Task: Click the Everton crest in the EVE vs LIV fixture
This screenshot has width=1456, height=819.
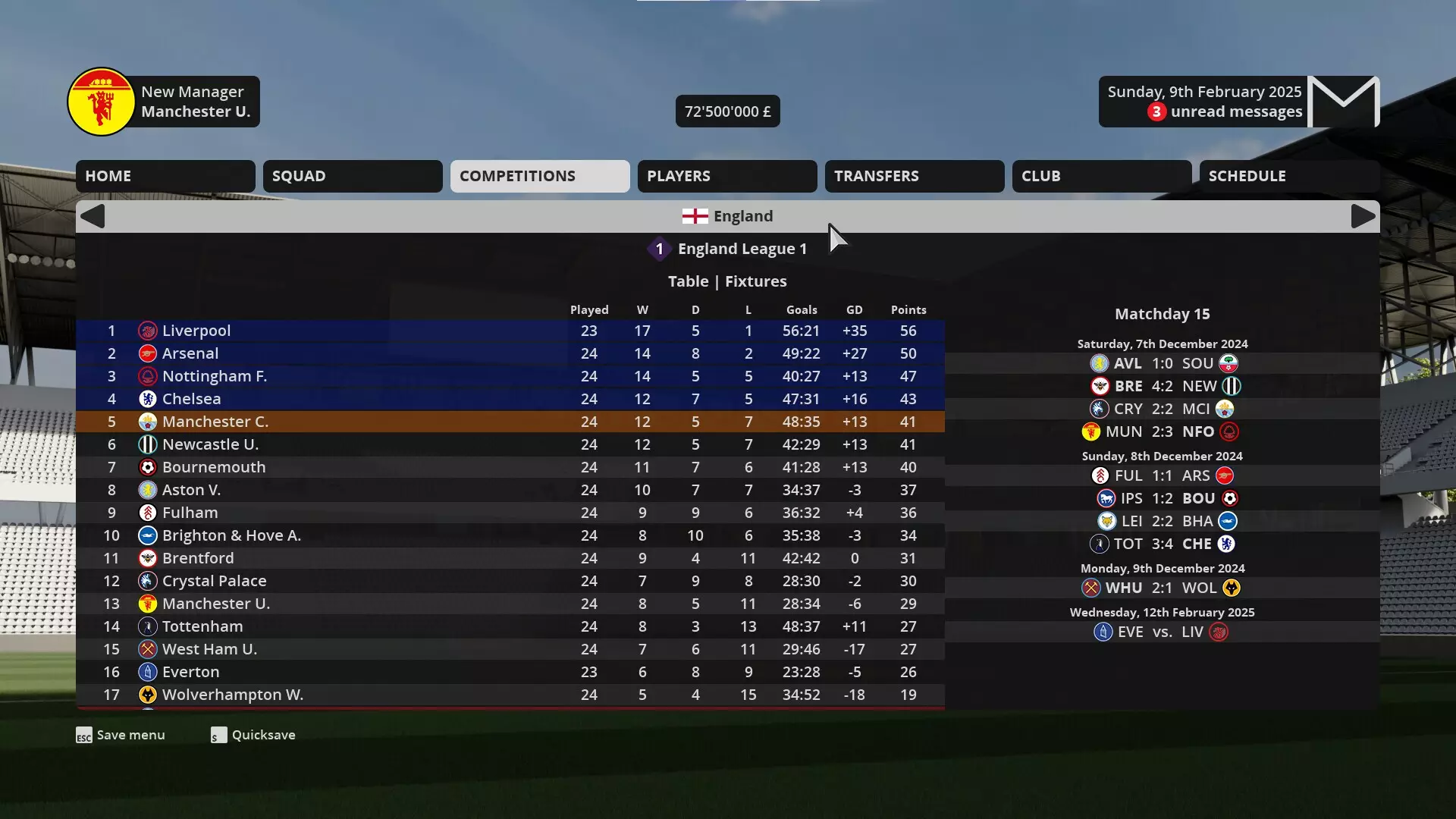Action: pos(1102,632)
